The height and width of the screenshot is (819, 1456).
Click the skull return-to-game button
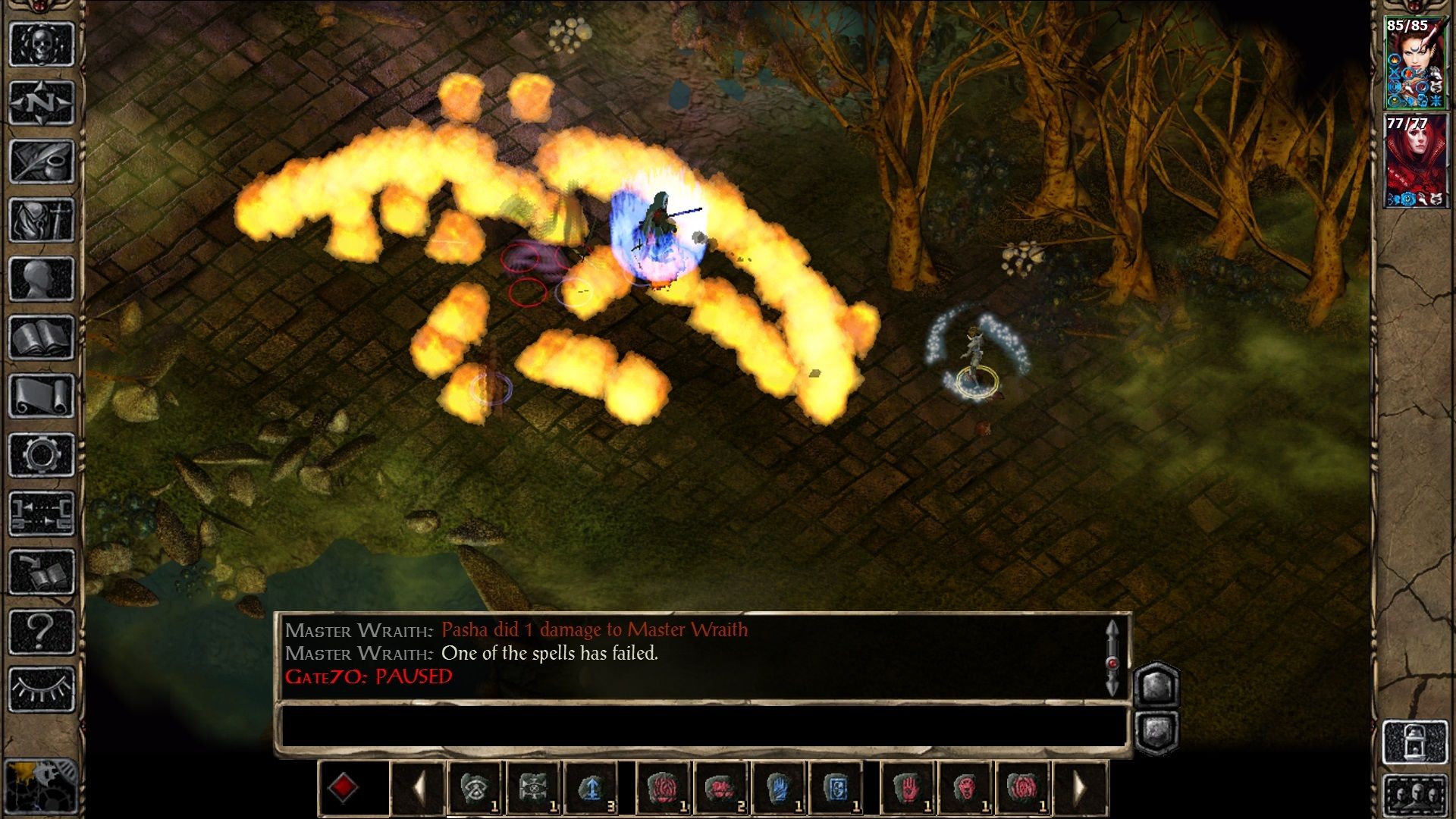(42, 44)
